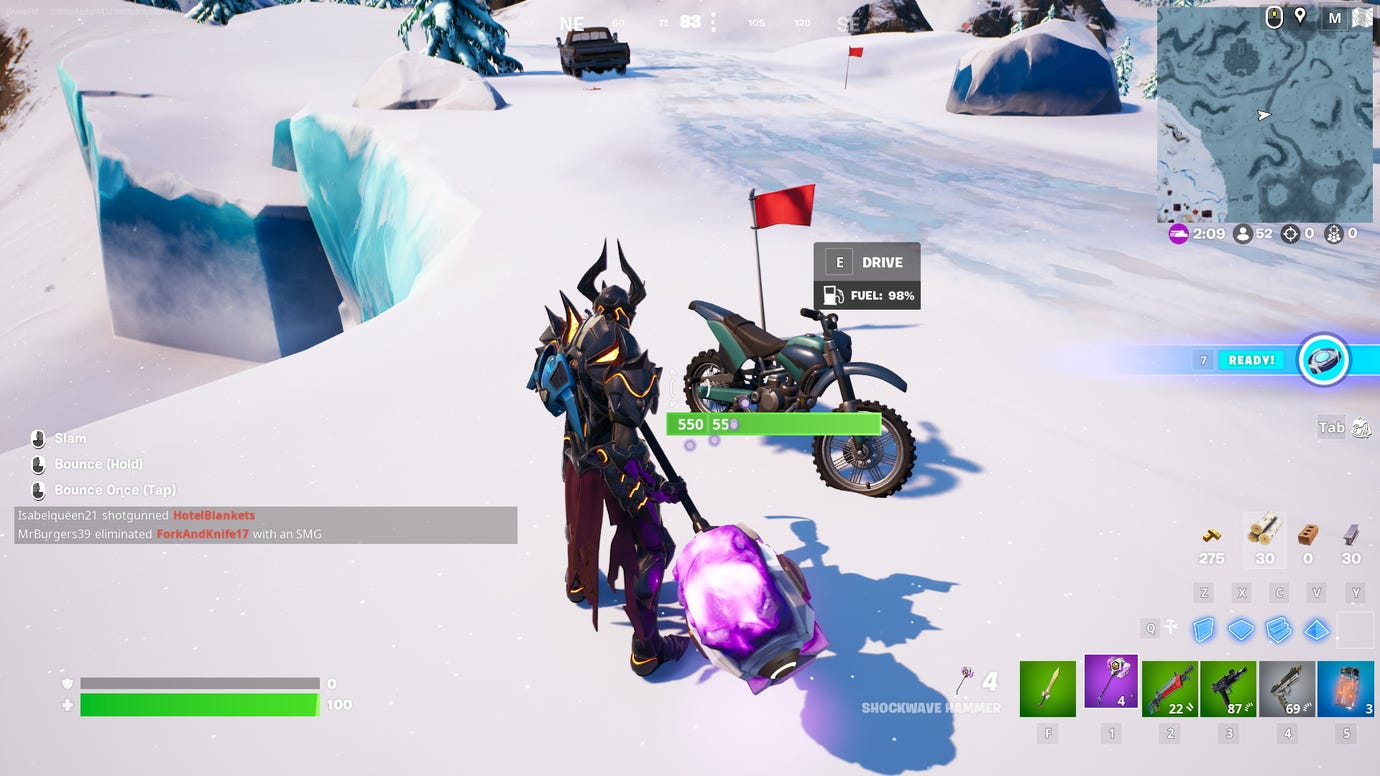
Task: Click the player arrow on the minimap
Action: (1263, 115)
